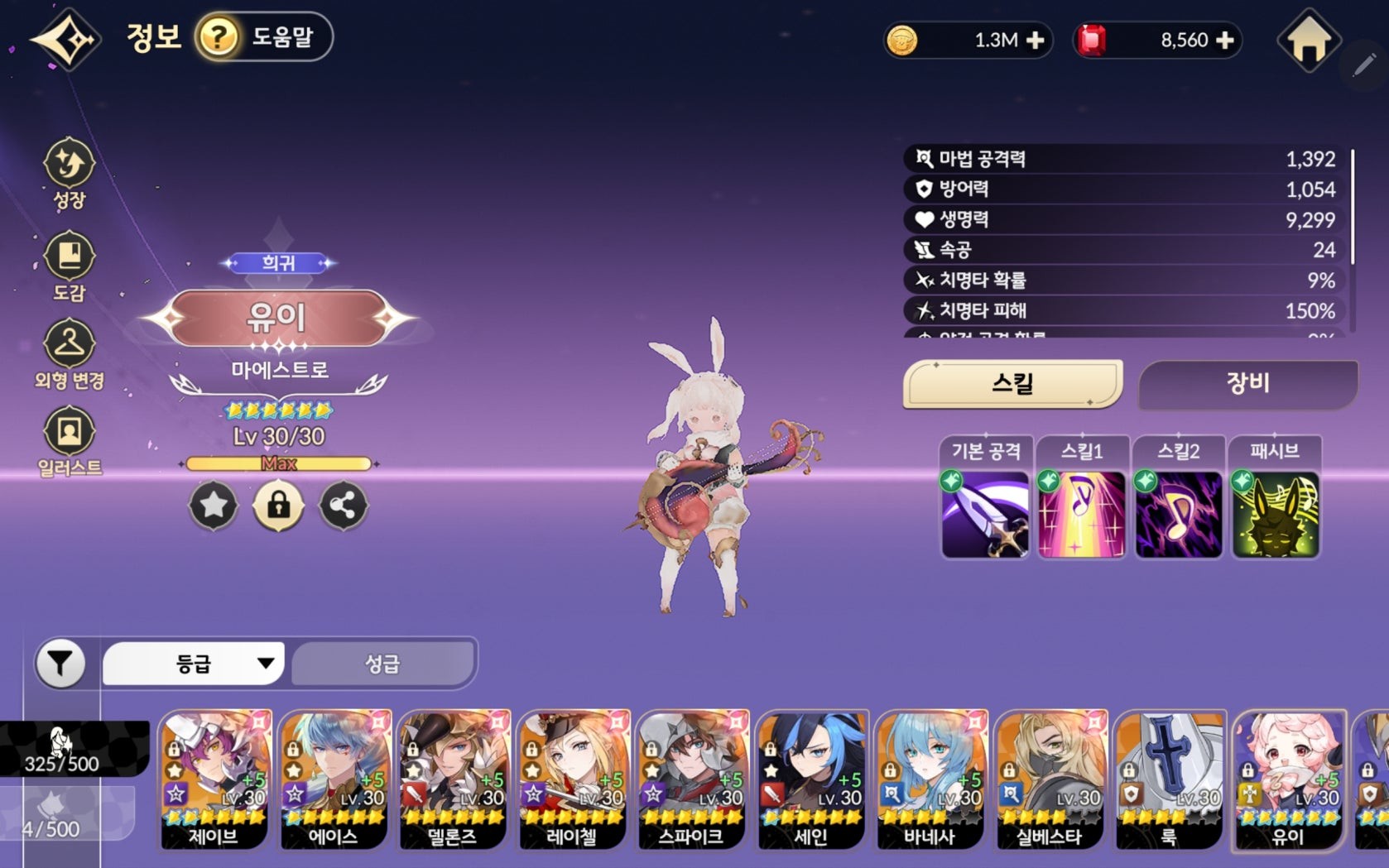Screen dimensions: 1389x868
Task: Open the funnel filter button
Action: pyautogui.click(x=60, y=663)
